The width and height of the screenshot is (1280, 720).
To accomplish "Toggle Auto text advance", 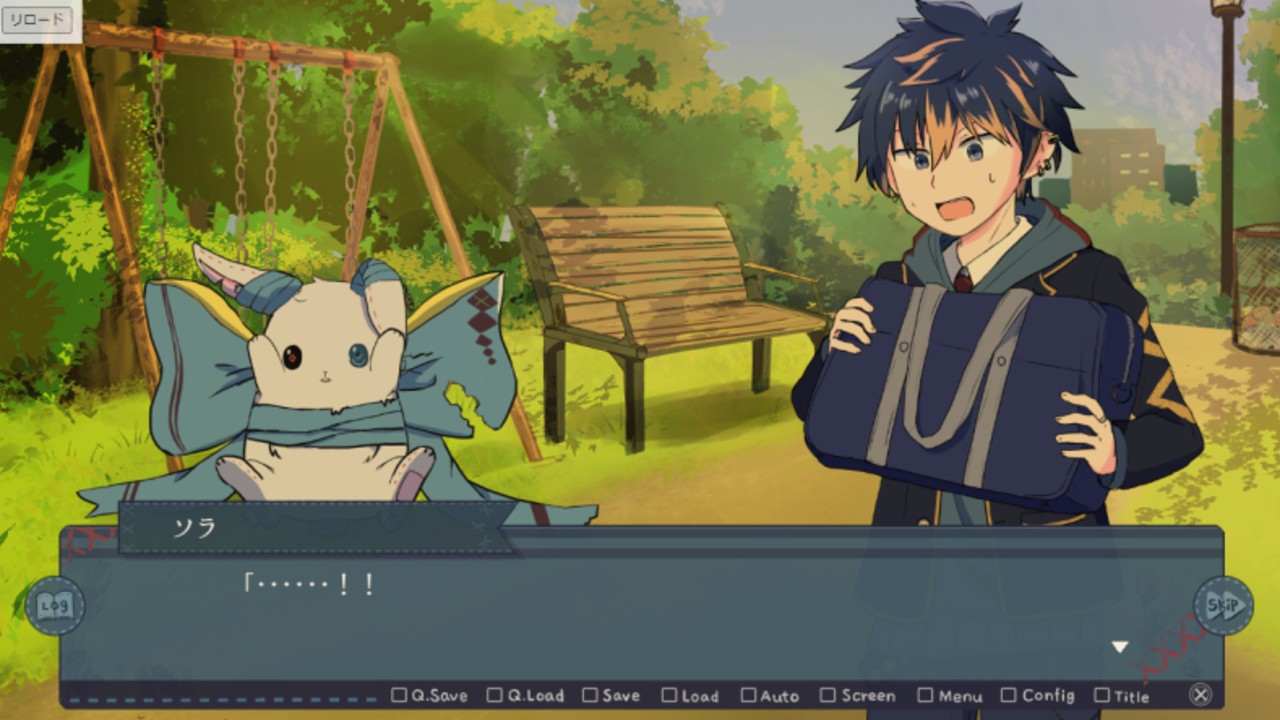I will coord(770,695).
